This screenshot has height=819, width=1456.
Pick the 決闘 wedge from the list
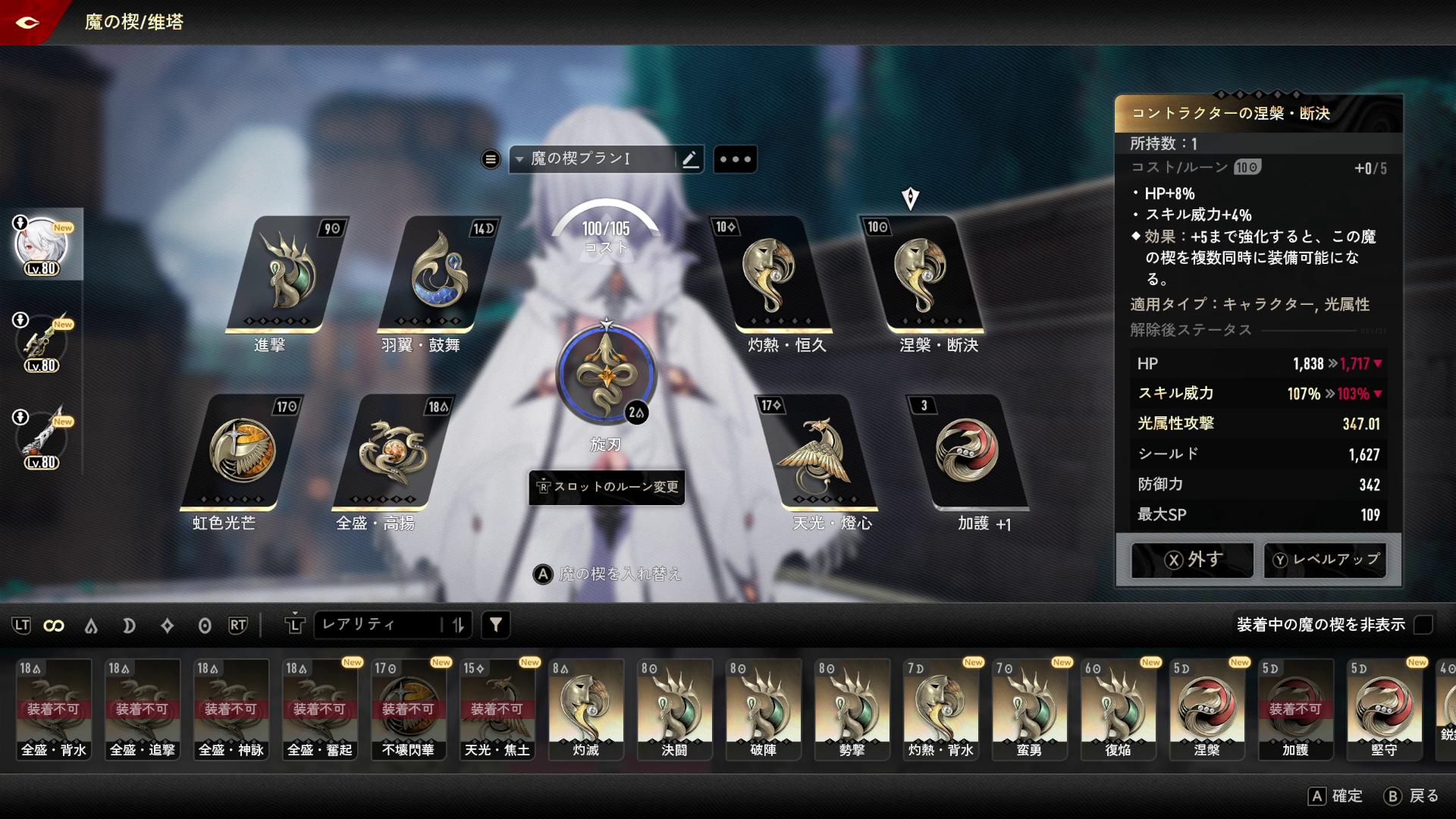point(674,708)
